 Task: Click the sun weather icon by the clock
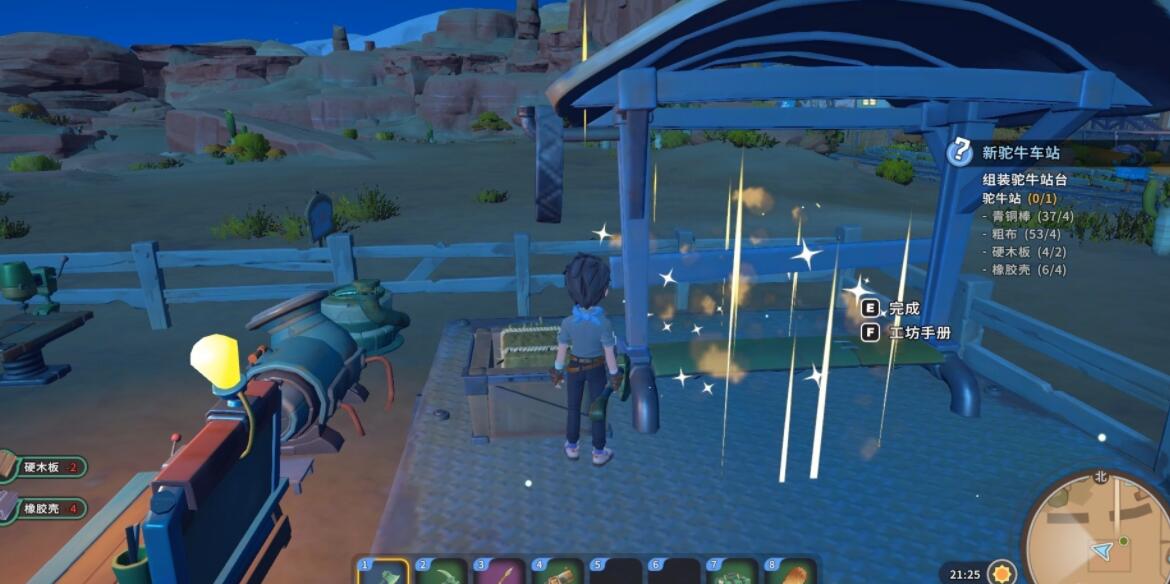point(1001,573)
